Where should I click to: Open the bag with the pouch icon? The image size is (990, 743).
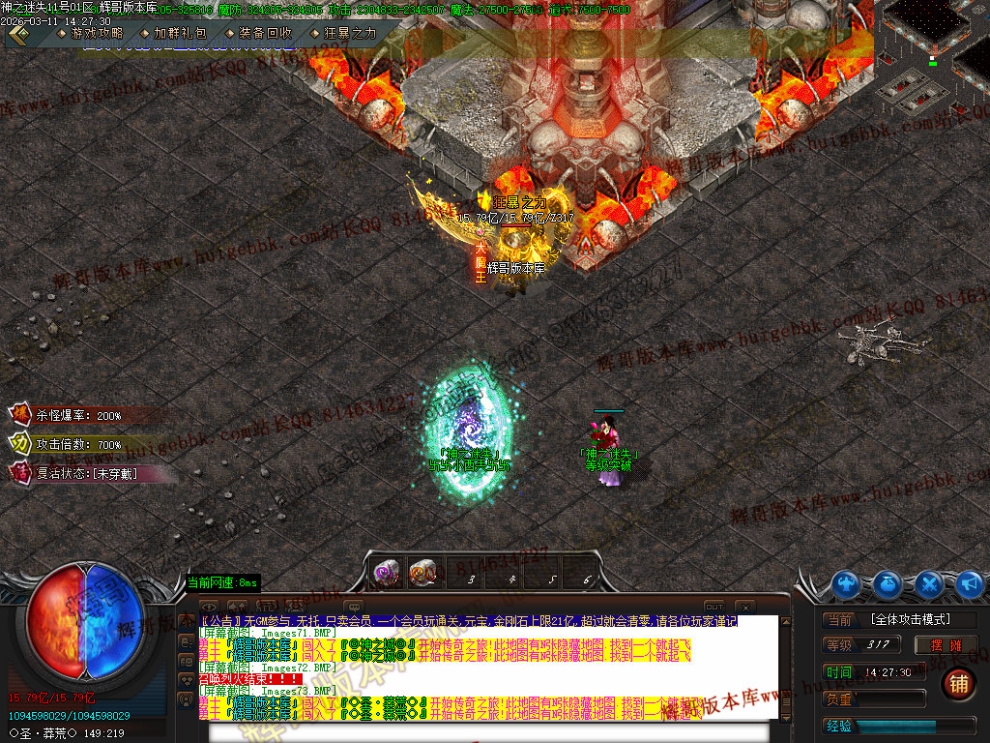point(887,584)
